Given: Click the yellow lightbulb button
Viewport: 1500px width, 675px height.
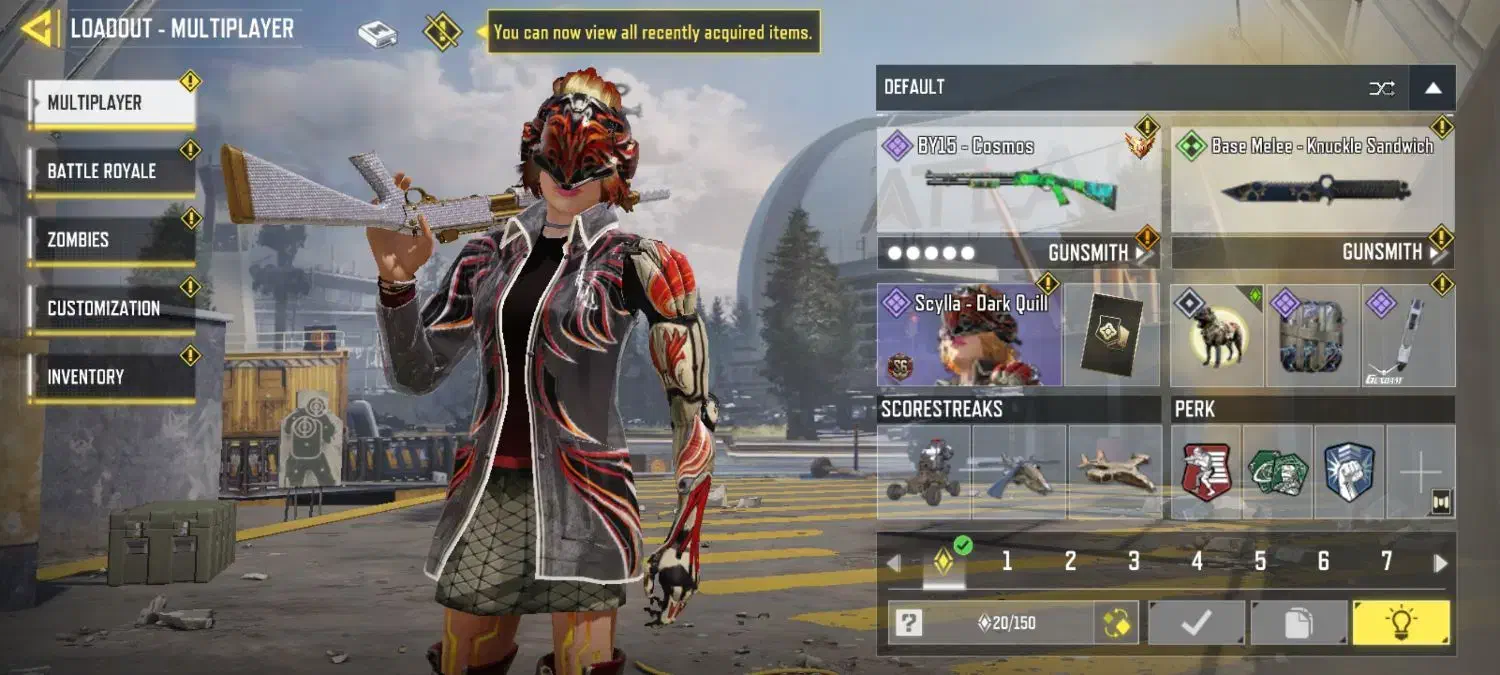Looking at the screenshot, I should 1400,623.
